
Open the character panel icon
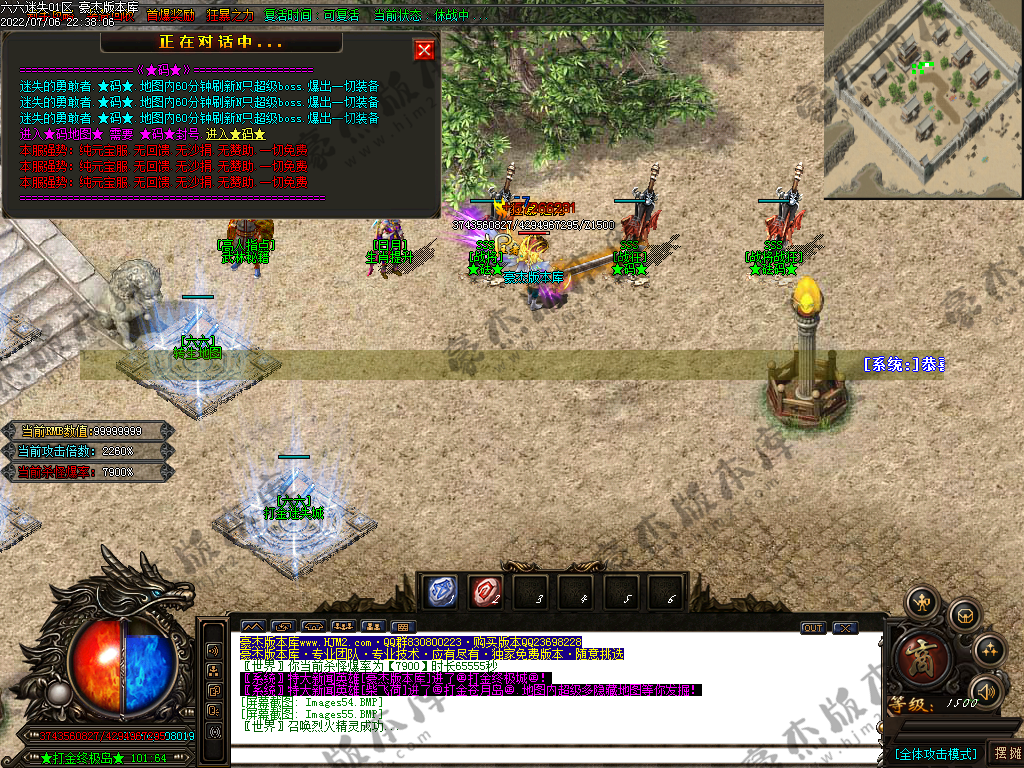click(921, 604)
